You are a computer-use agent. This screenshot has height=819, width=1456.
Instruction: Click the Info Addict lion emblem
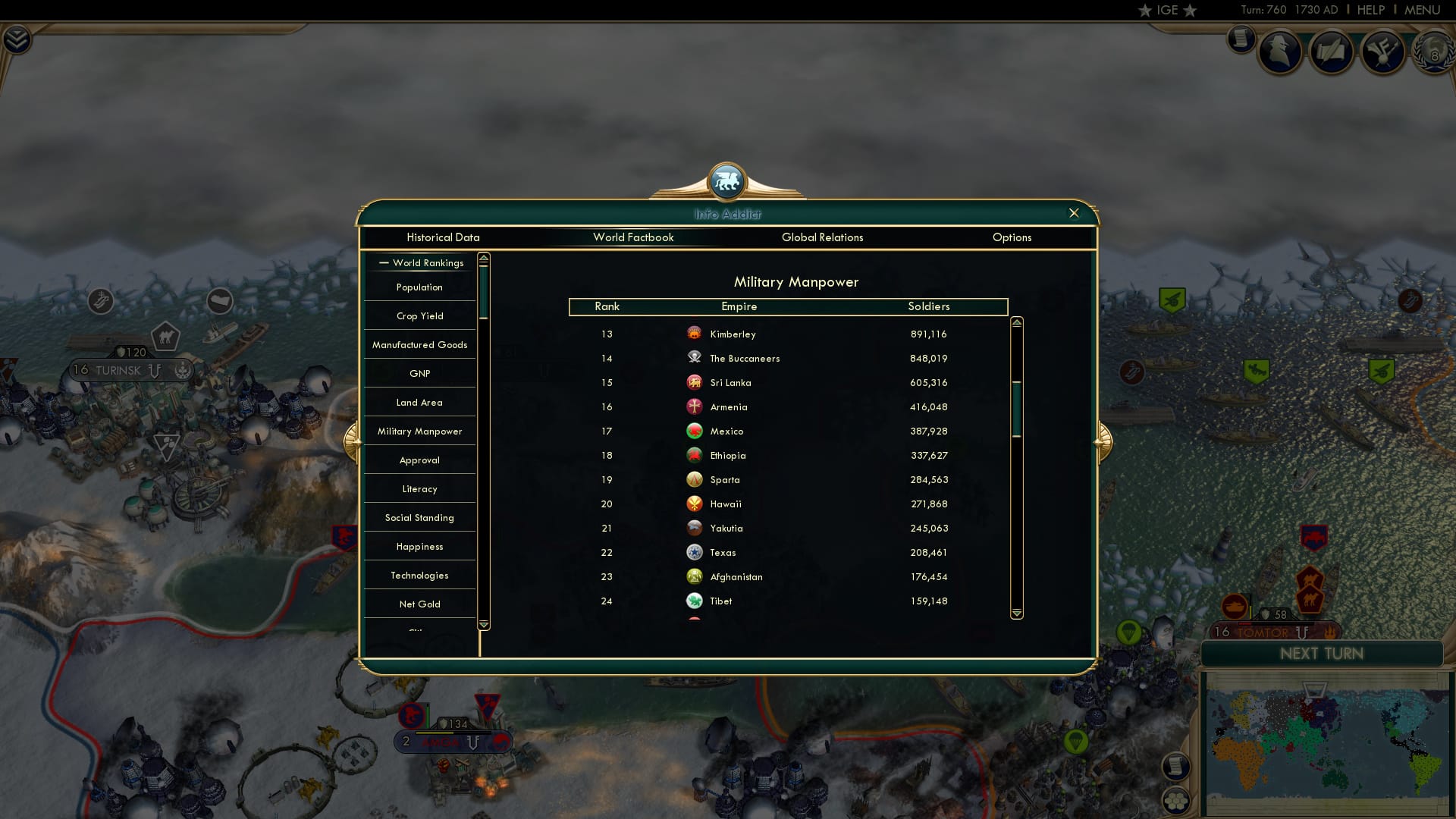[x=727, y=180]
